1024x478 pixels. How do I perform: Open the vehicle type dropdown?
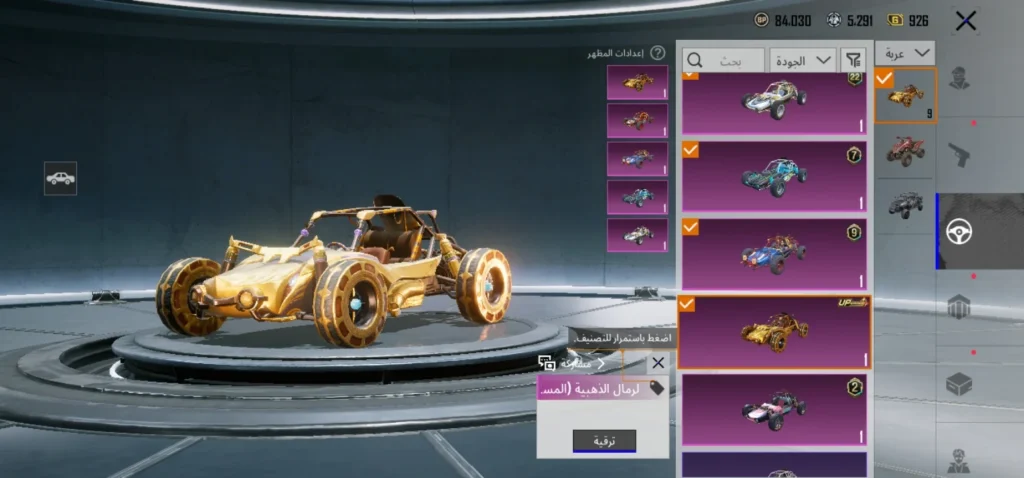pos(905,53)
